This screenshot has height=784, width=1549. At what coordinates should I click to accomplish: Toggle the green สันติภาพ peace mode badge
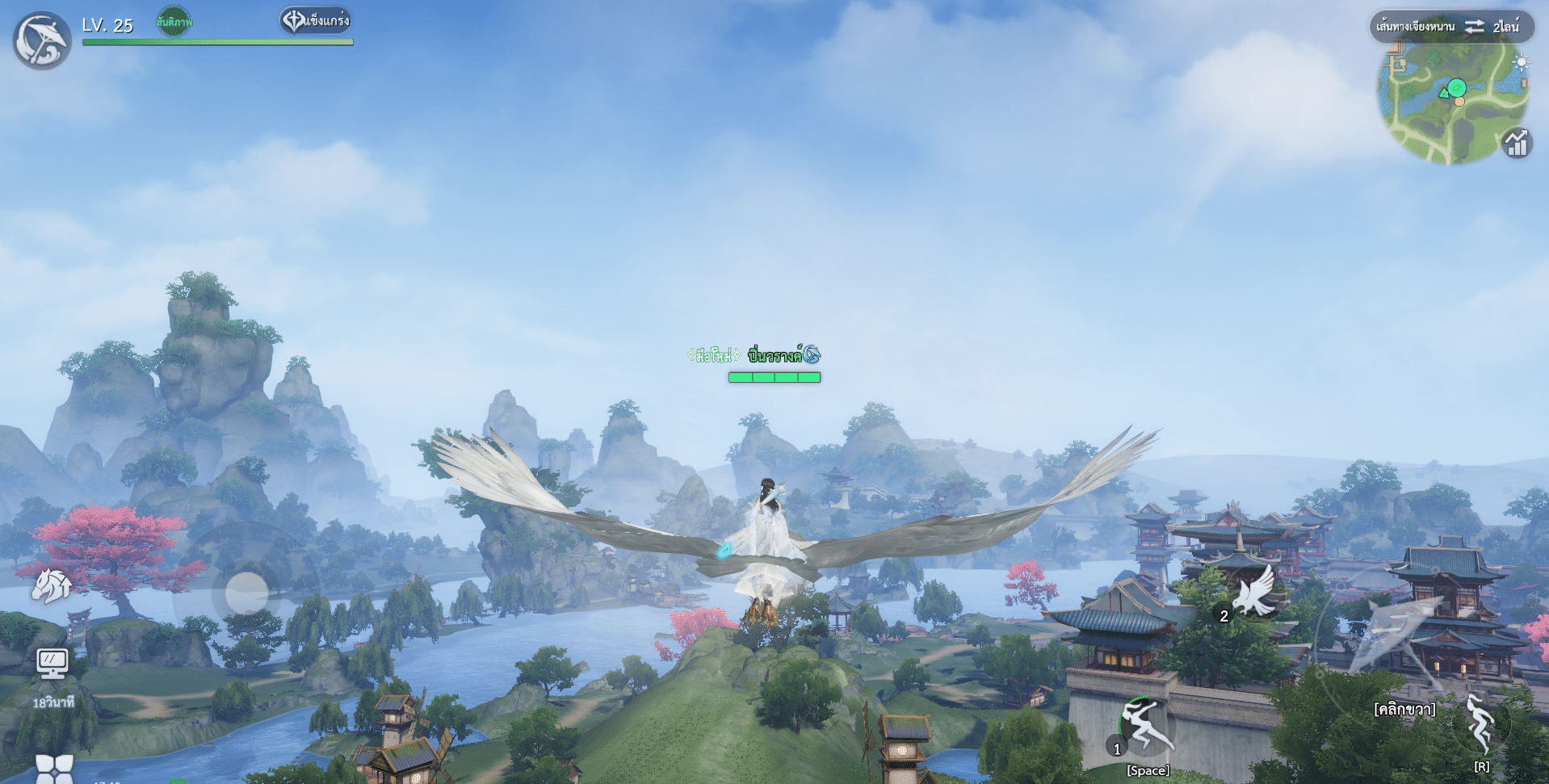coord(174,22)
